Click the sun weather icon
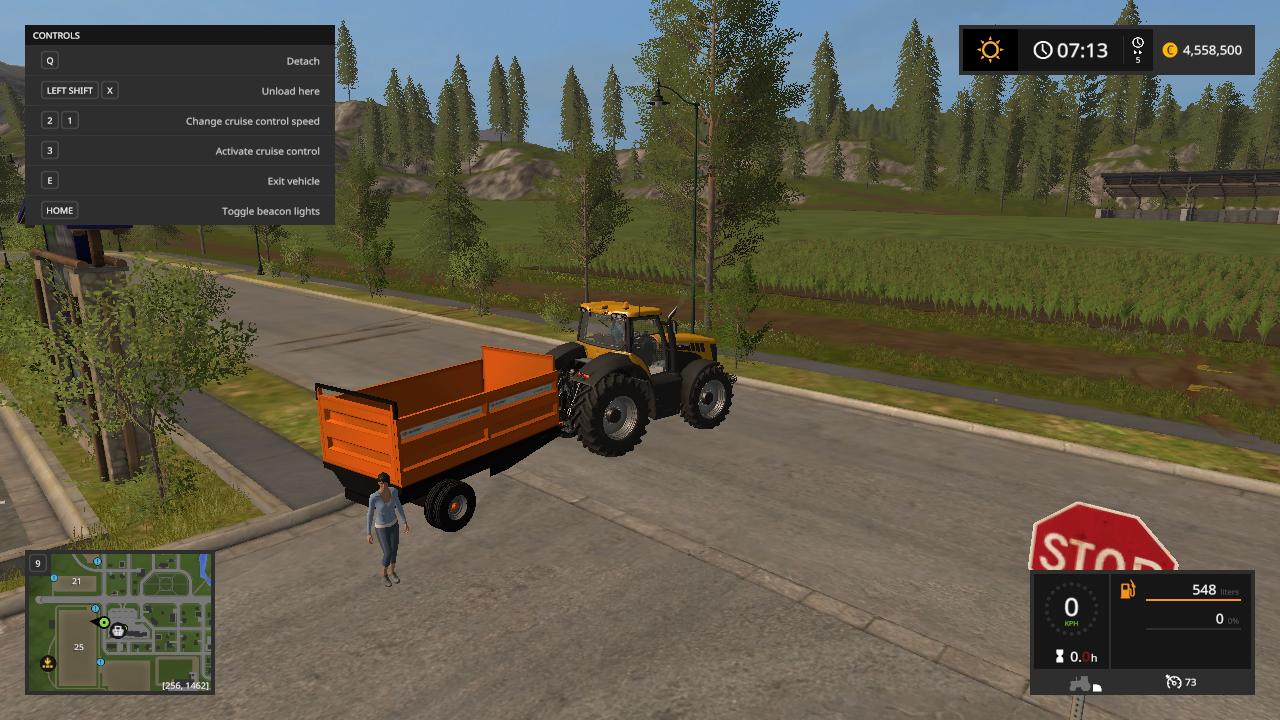Viewport: 1280px width, 720px height. (990, 50)
